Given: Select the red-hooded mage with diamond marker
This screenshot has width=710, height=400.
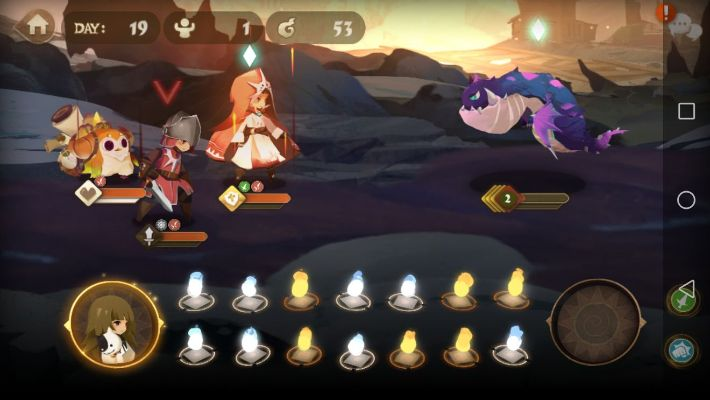Looking at the screenshot, I should pyautogui.click(x=250, y=125).
